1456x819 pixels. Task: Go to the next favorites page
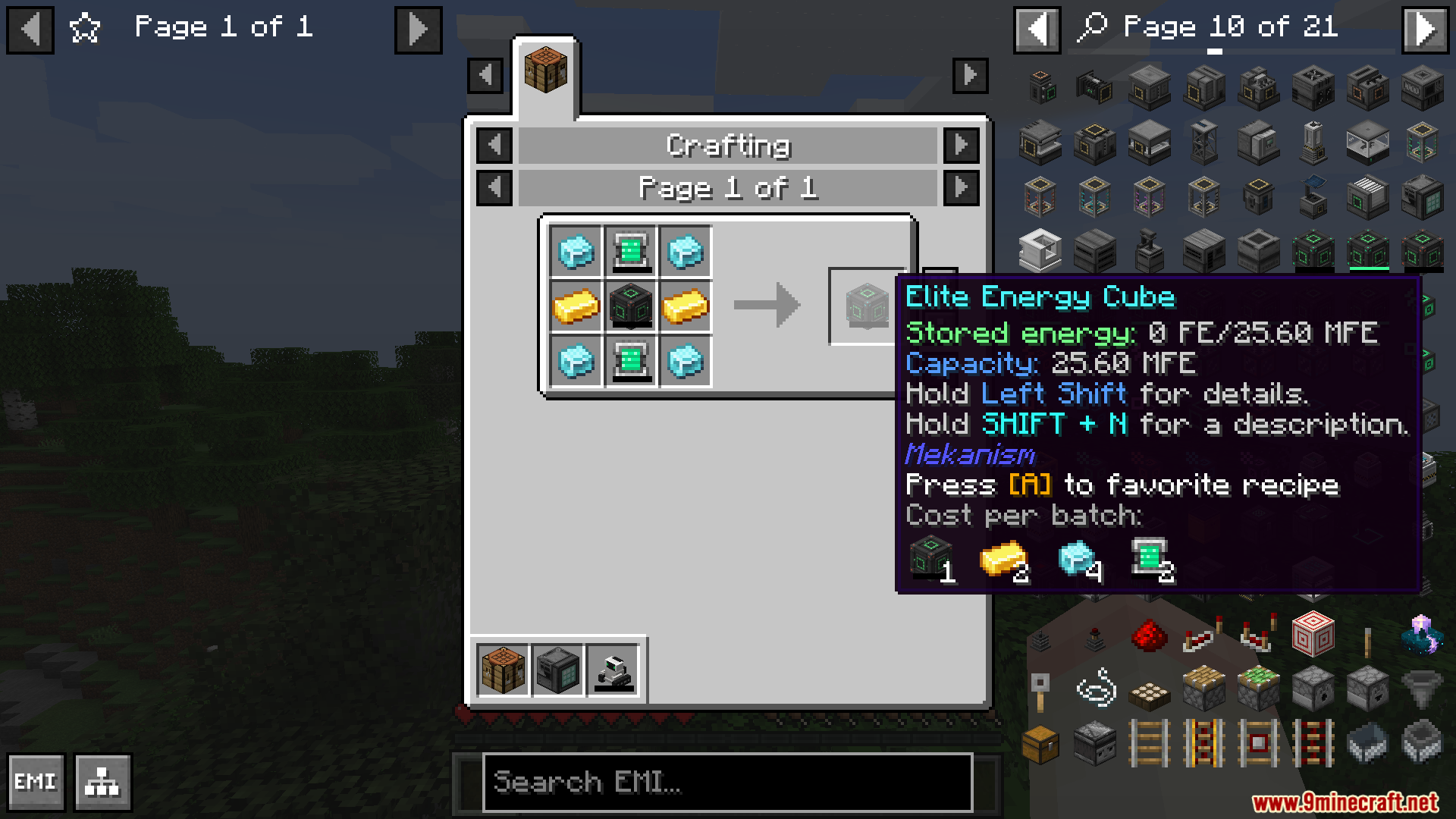418,30
